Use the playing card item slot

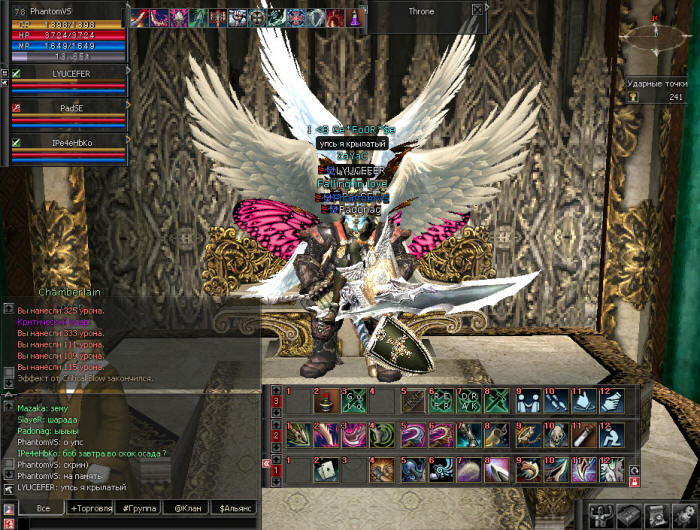coord(327,469)
